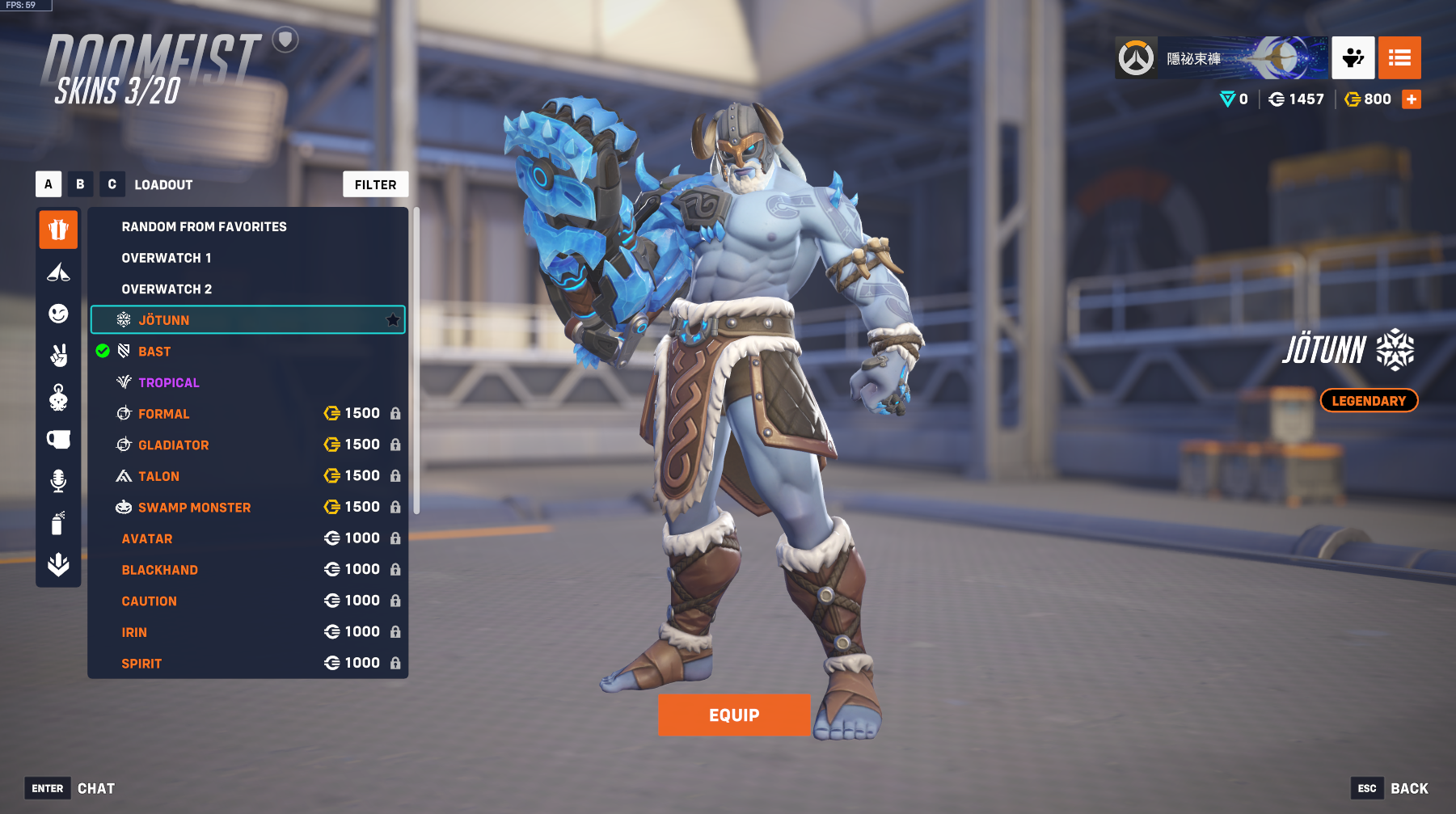Select Random From Favorites option
The width and height of the screenshot is (1456, 814).
(204, 227)
